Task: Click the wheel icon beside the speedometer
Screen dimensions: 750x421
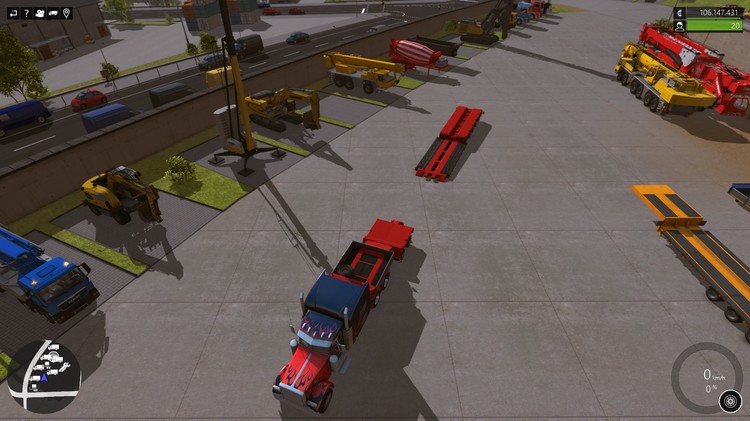Action: [729, 402]
